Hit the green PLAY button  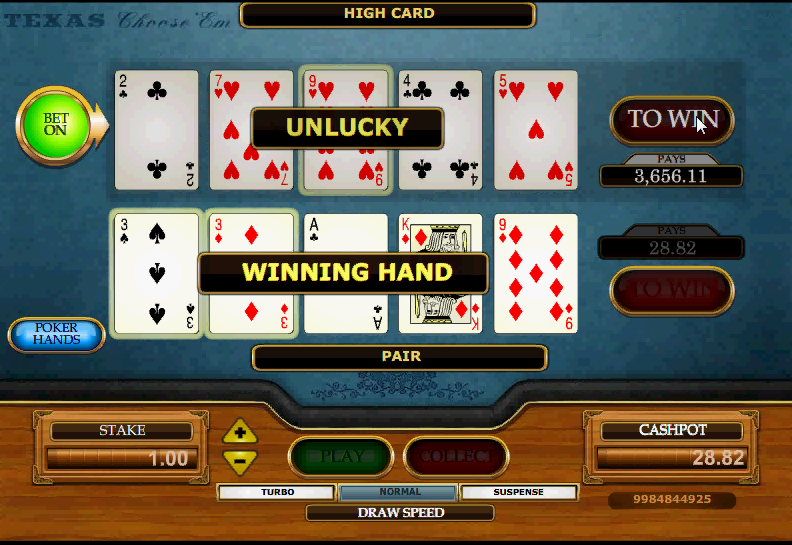tap(341, 457)
